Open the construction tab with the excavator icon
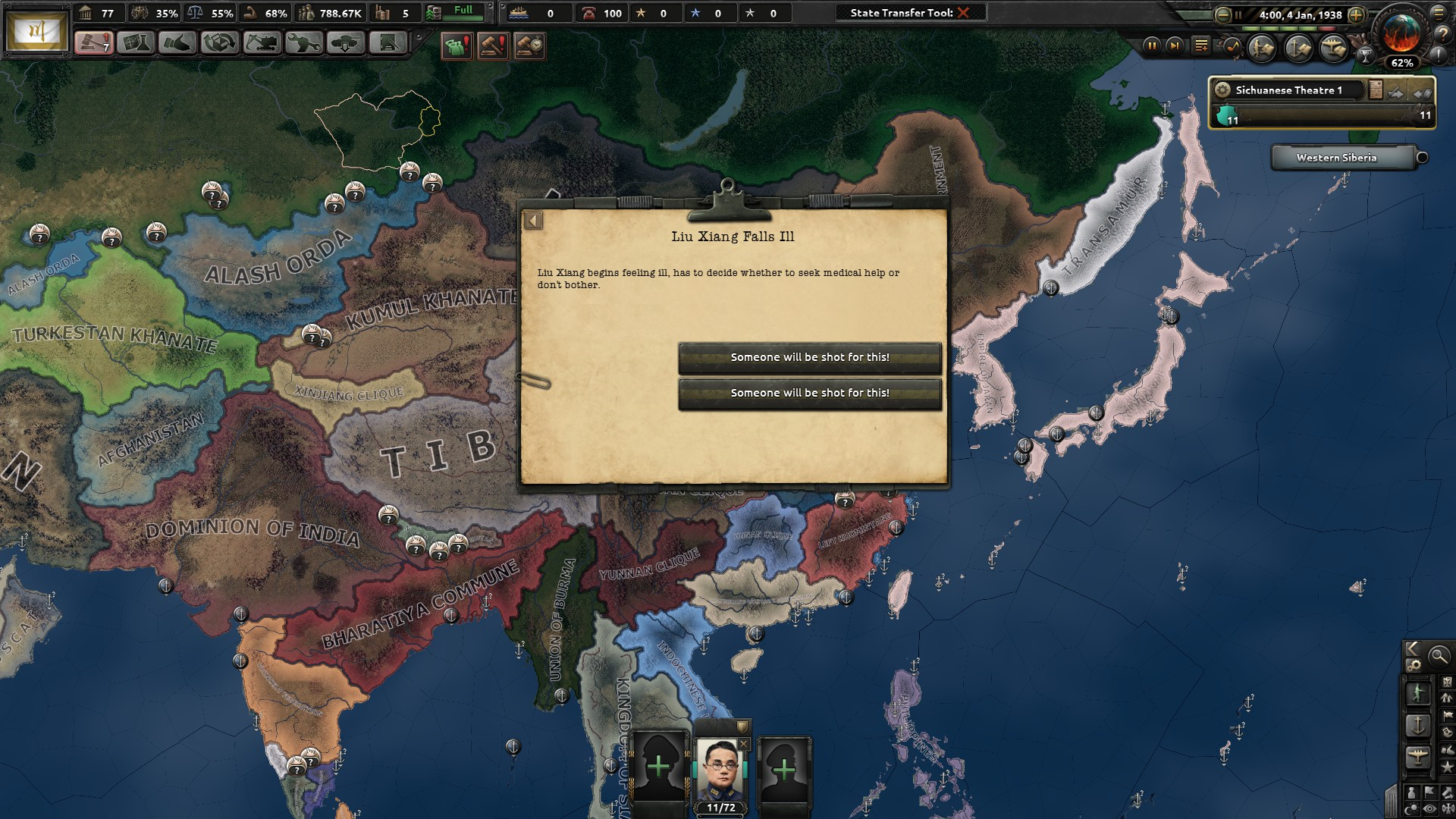The height and width of the screenshot is (819, 1456). click(x=262, y=43)
